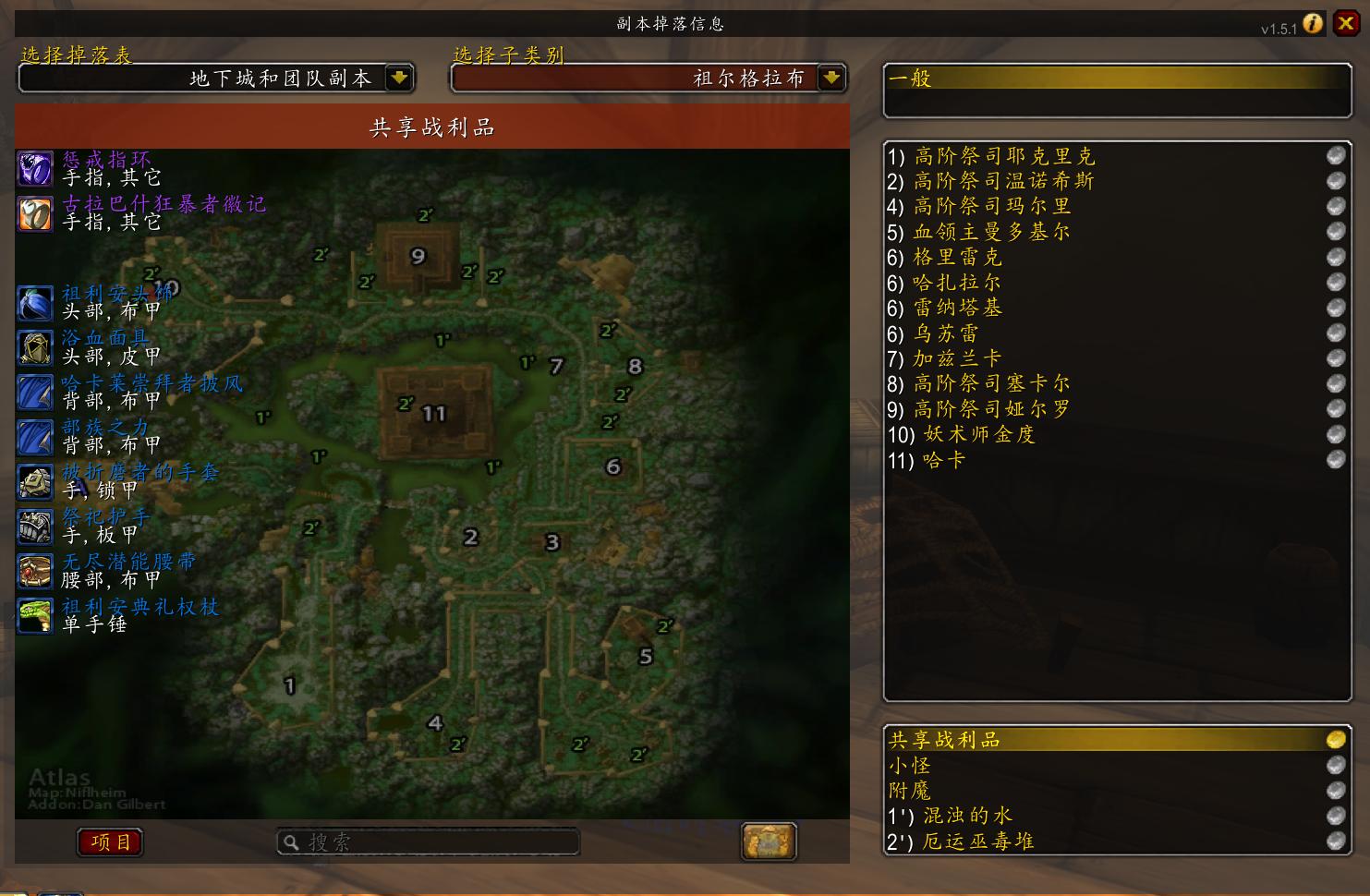Click the 项目 button at the bottom
The width and height of the screenshot is (1370, 896).
tap(109, 842)
